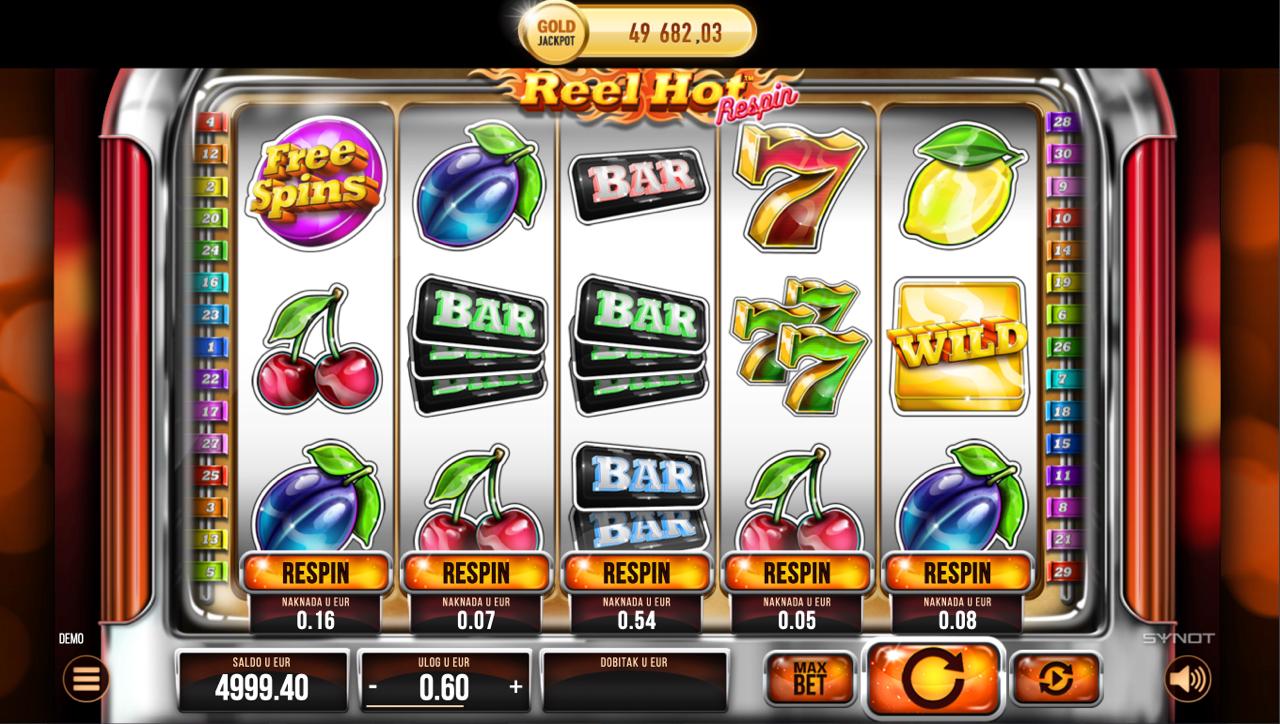Set the wager with Max Bet
This screenshot has height=724, width=1280.
point(810,679)
